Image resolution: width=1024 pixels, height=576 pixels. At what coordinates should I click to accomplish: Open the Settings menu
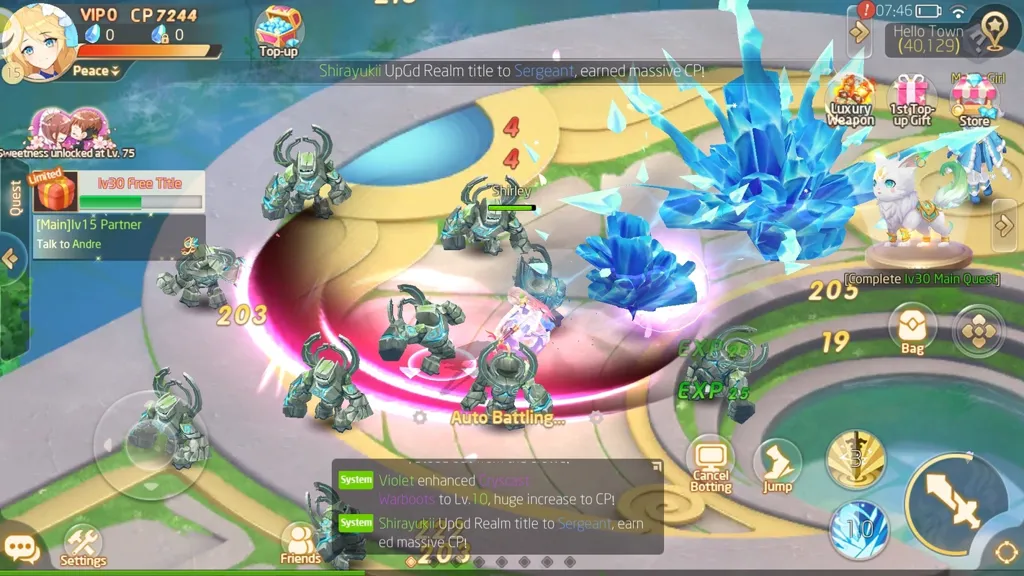point(83,547)
